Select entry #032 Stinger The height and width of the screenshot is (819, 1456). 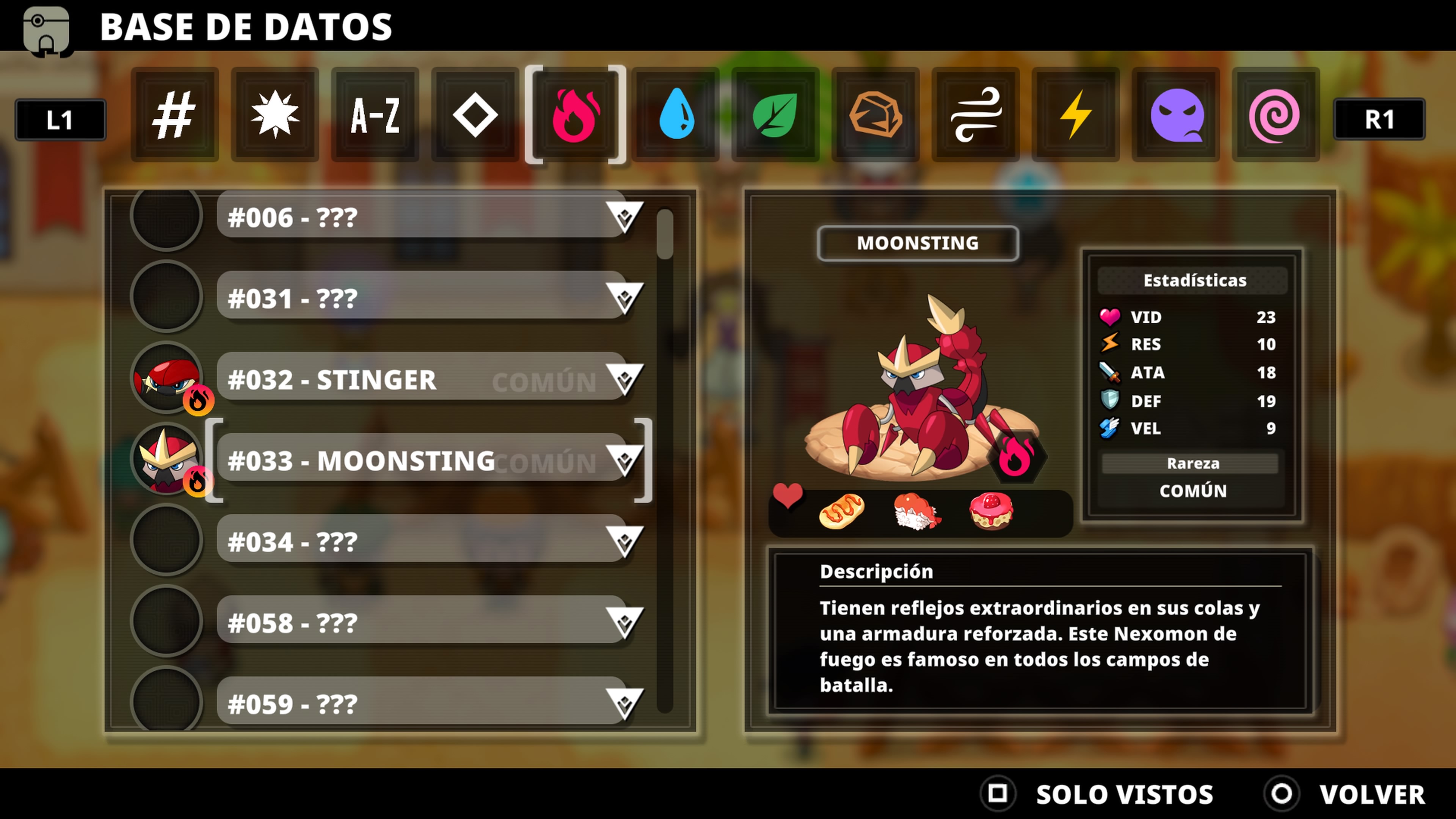tap(421, 379)
